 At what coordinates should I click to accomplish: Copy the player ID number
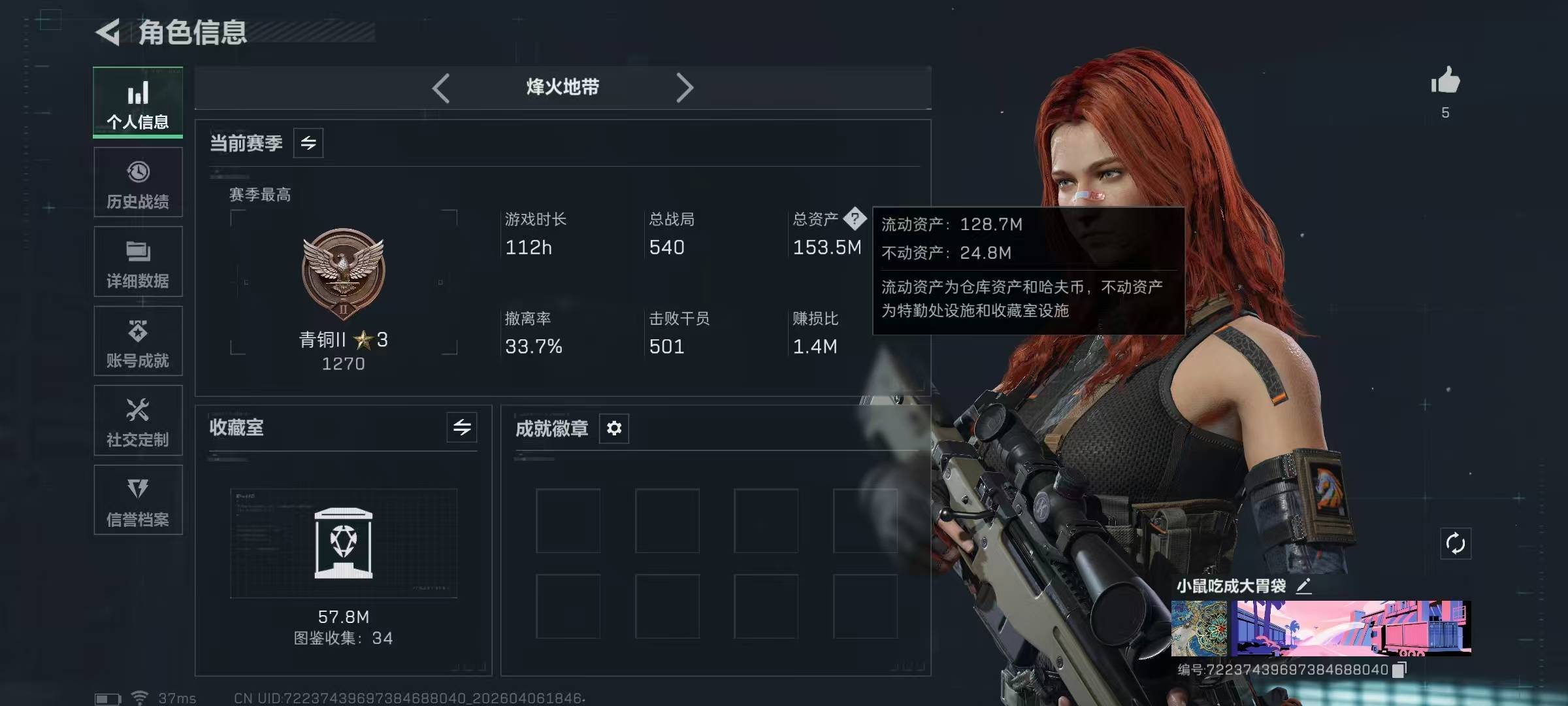(x=1399, y=669)
